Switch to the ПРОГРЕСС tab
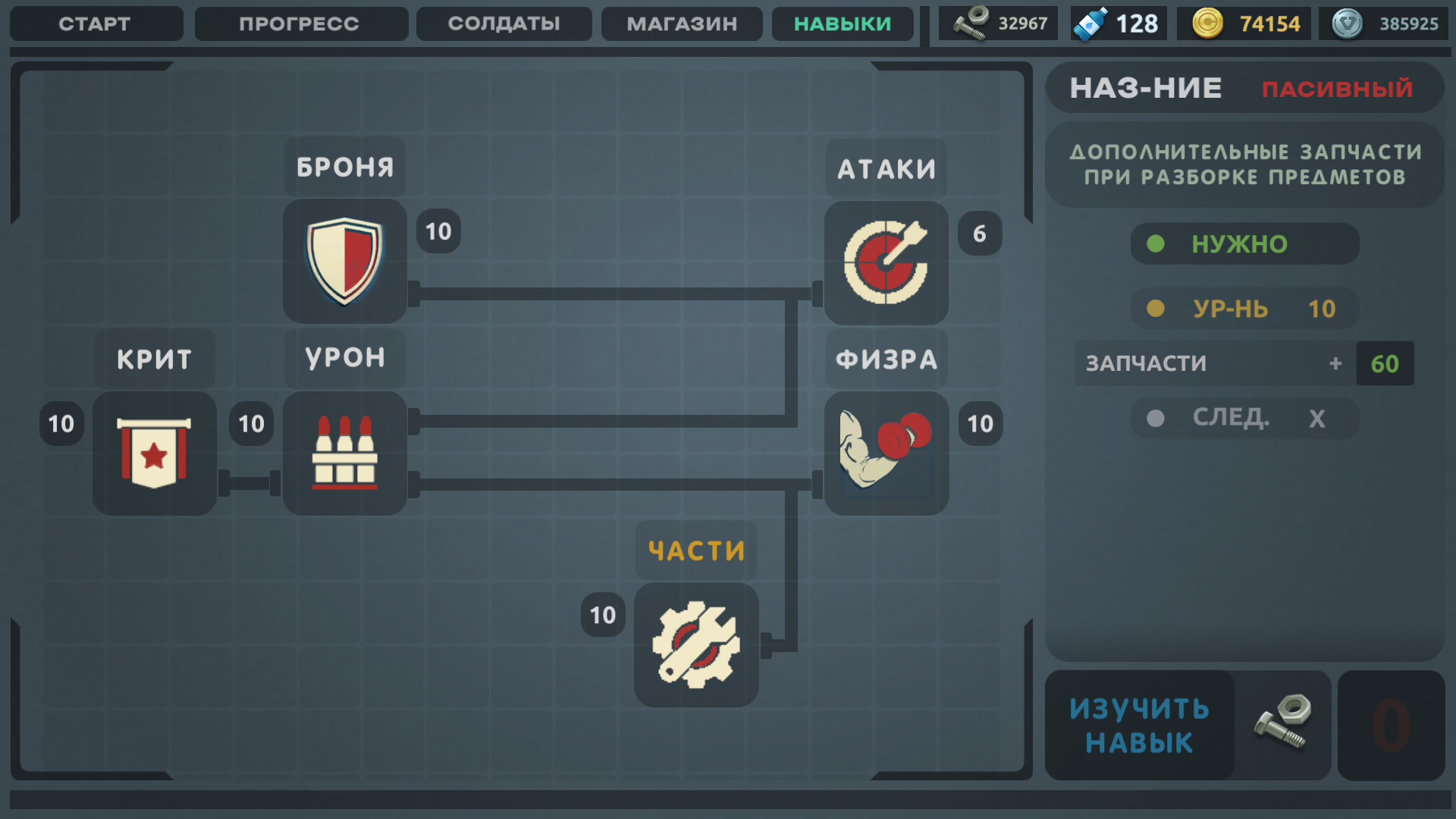The image size is (1456, 819). [300, 24]
